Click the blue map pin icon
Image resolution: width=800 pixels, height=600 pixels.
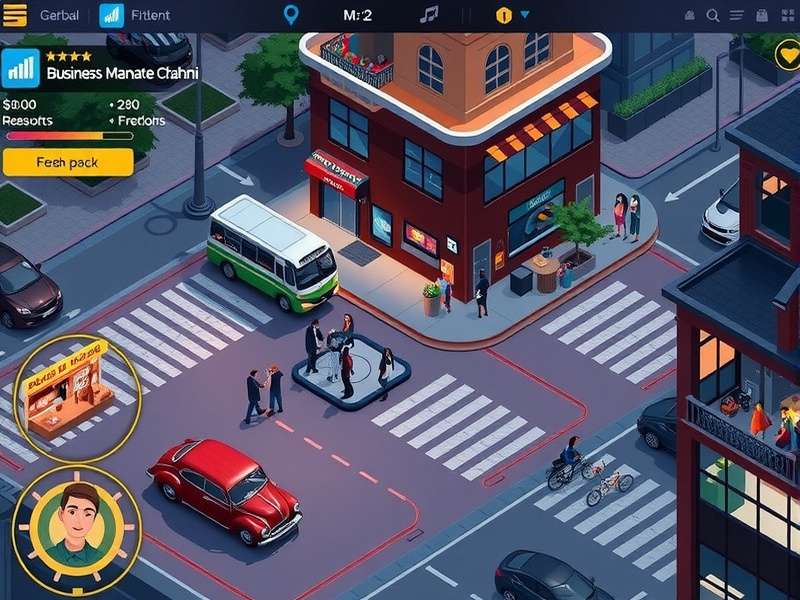click(291, 15)
